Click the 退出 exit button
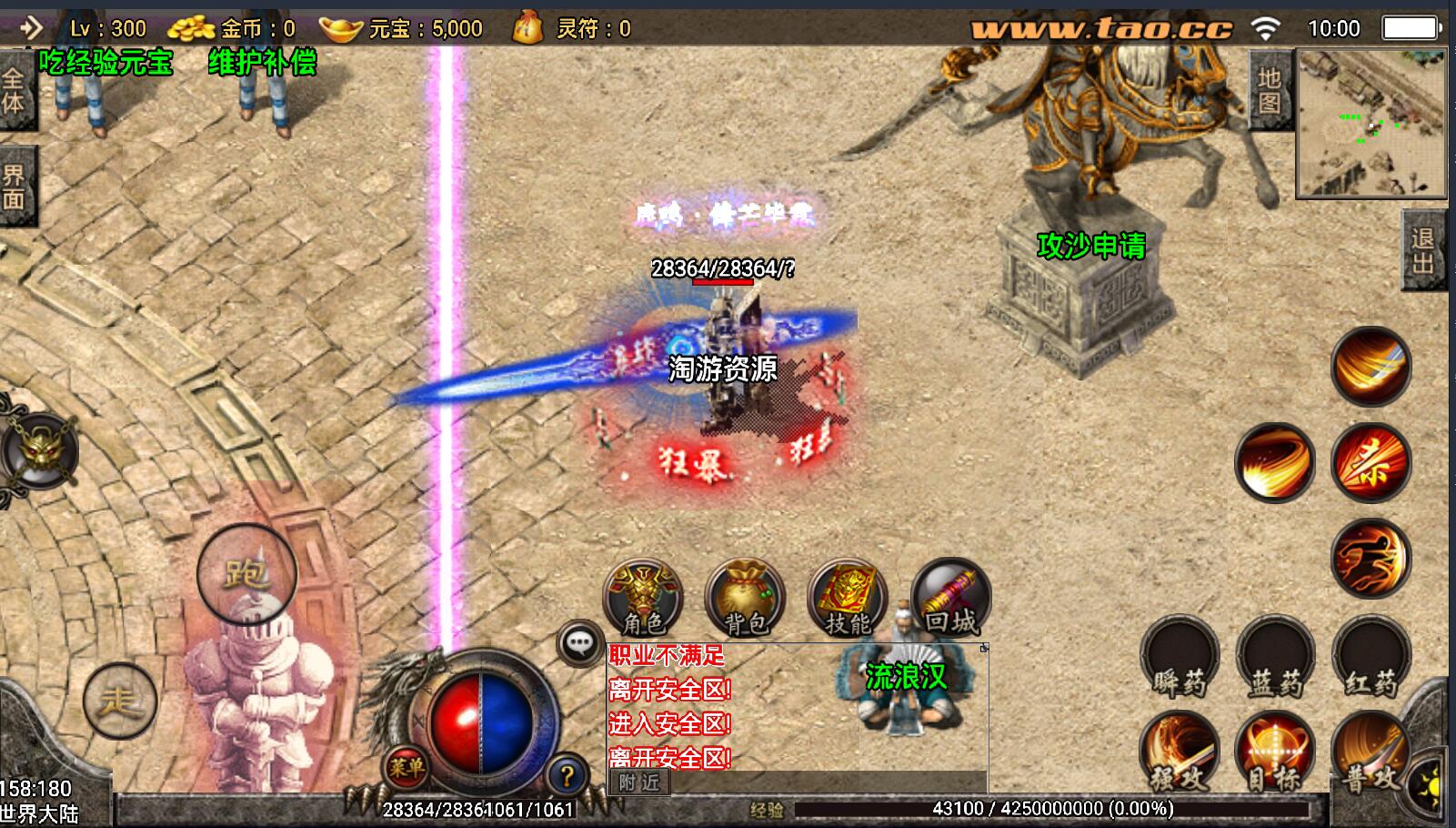The width and height of the screenshot is (1456, 828). click(x=1422, y=250)
